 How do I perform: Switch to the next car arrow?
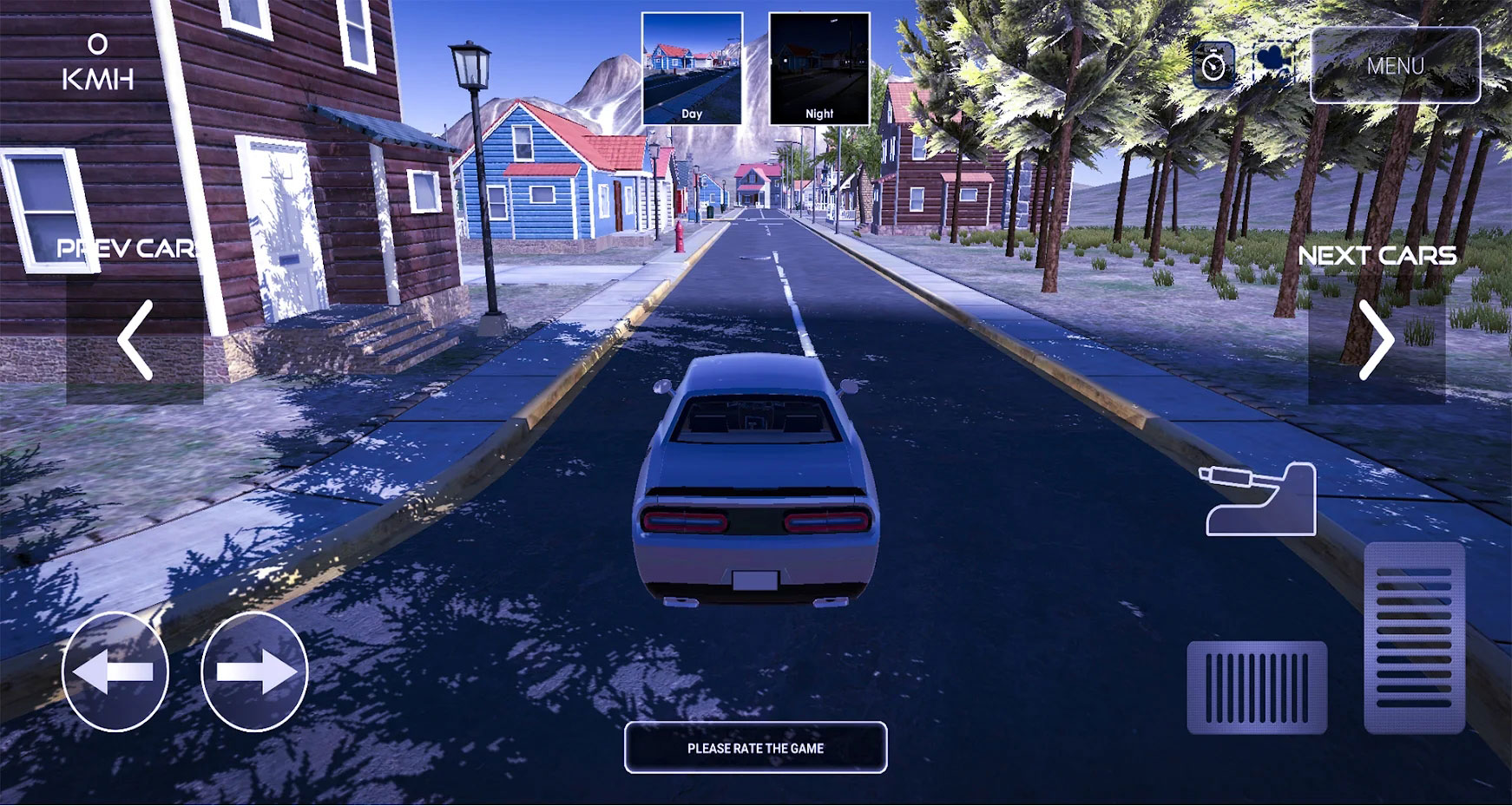point(1377,340)
